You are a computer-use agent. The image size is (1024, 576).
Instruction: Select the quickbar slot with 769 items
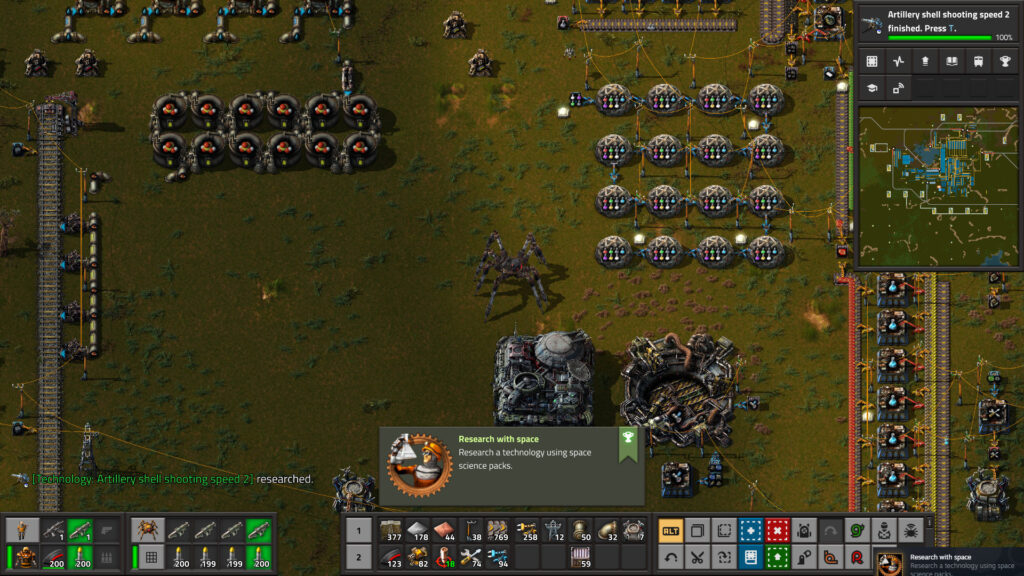pos(497,530)
